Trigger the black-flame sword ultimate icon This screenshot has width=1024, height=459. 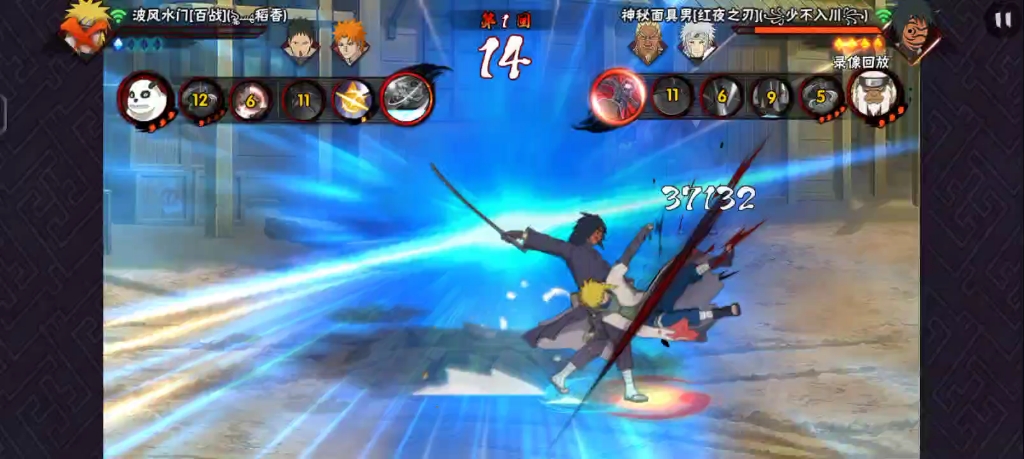coord(407,98)
